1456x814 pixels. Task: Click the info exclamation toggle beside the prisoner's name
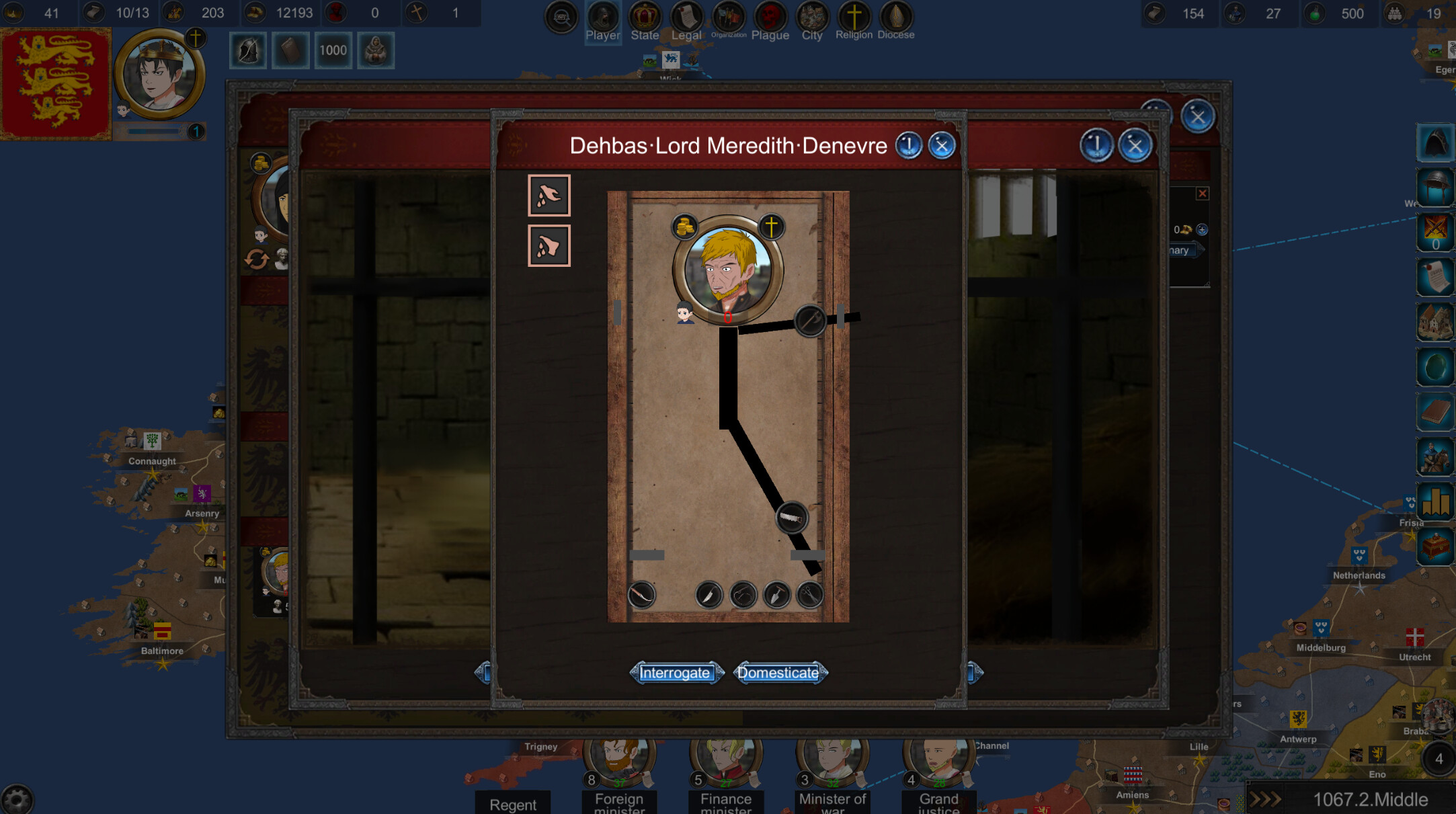pos(909,146)
